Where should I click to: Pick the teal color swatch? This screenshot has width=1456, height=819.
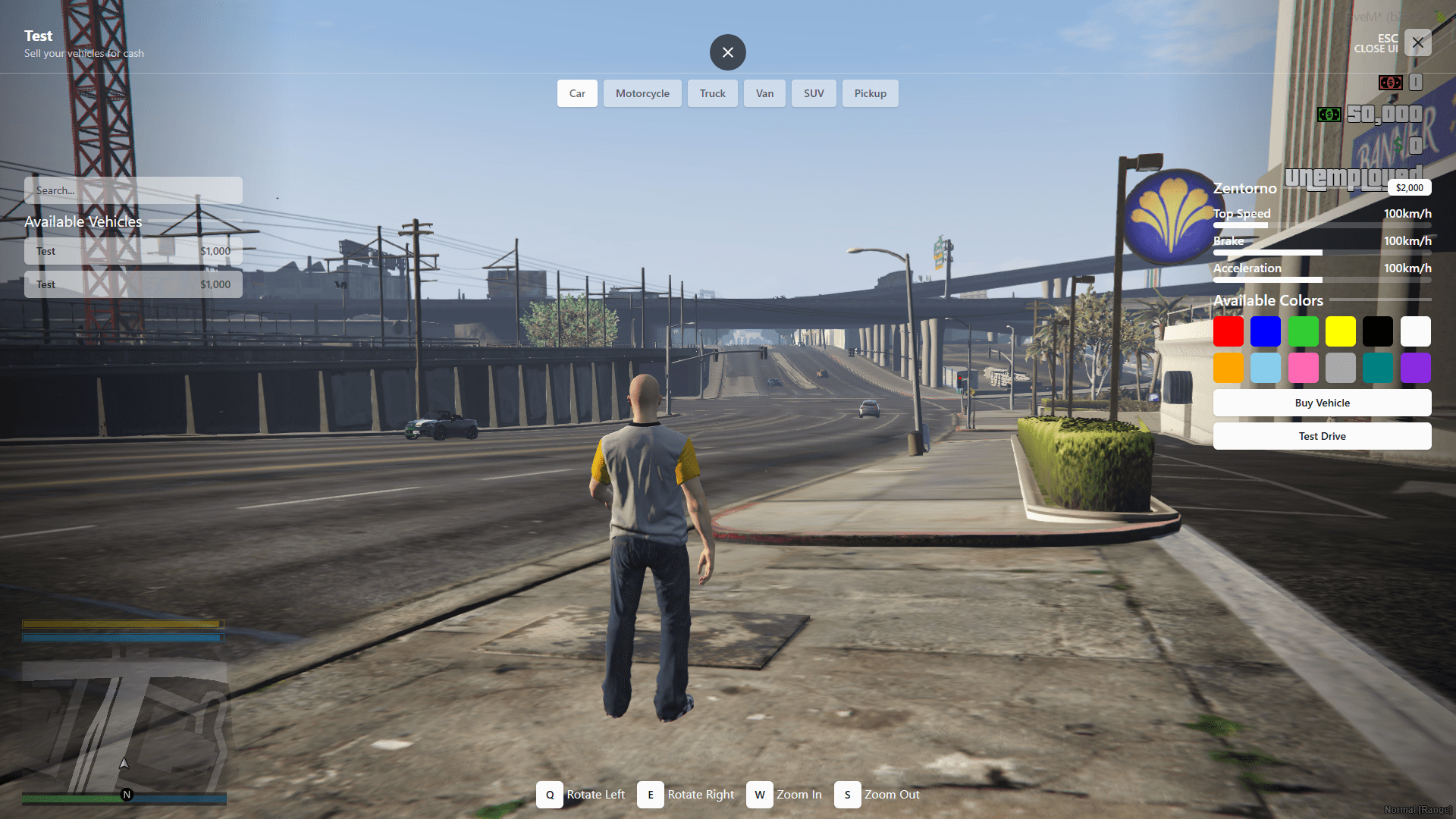coord(1379,368)
